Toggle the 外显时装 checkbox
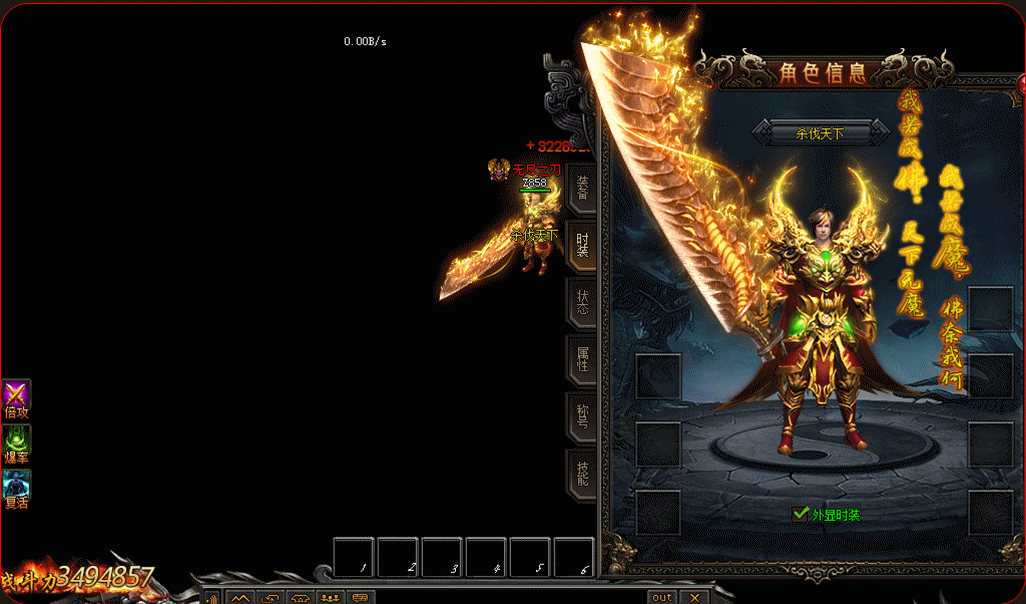The image size is (1026, 604). point(800,514)
